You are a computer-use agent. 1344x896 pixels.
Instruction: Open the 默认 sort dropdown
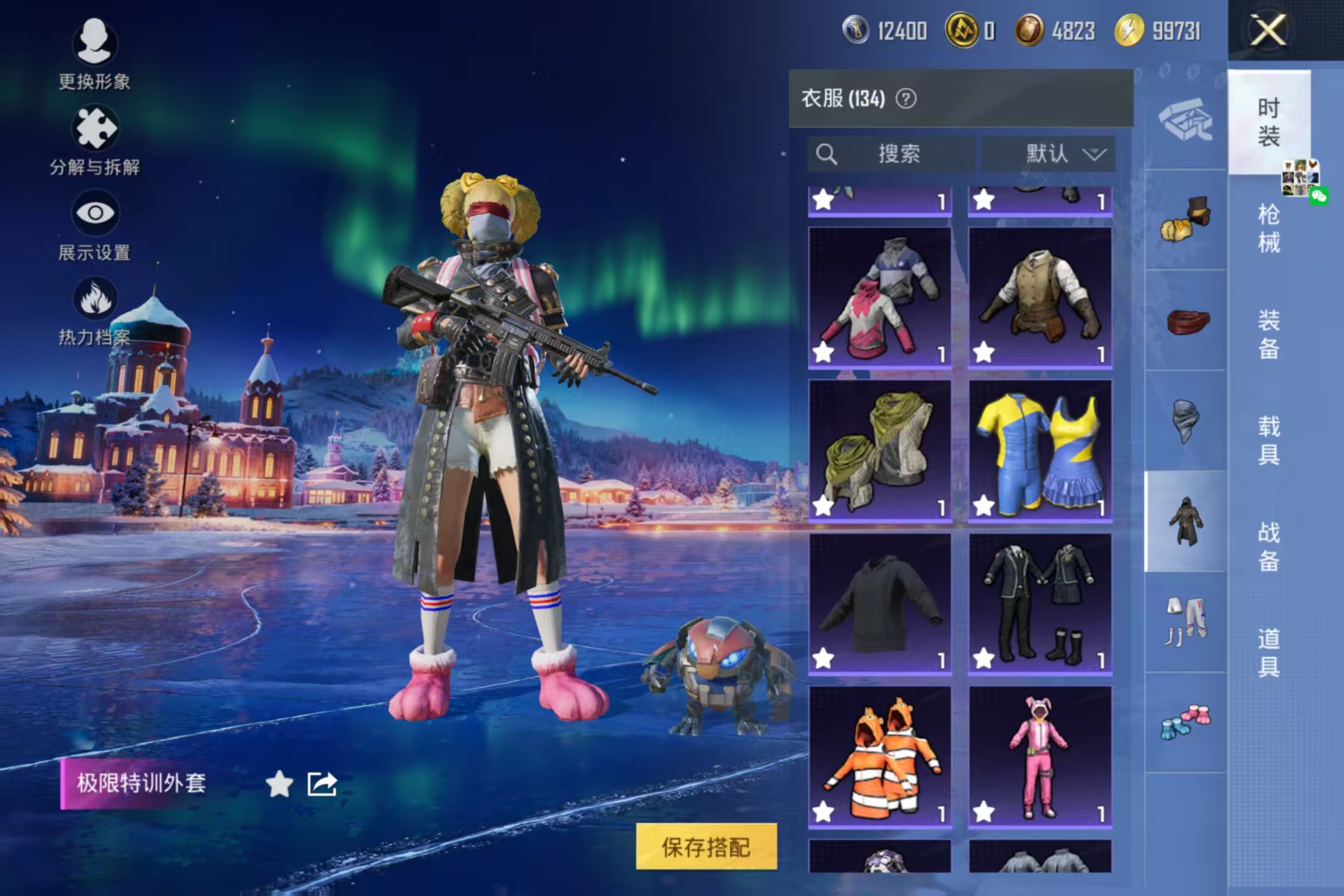coord(1049,153)
